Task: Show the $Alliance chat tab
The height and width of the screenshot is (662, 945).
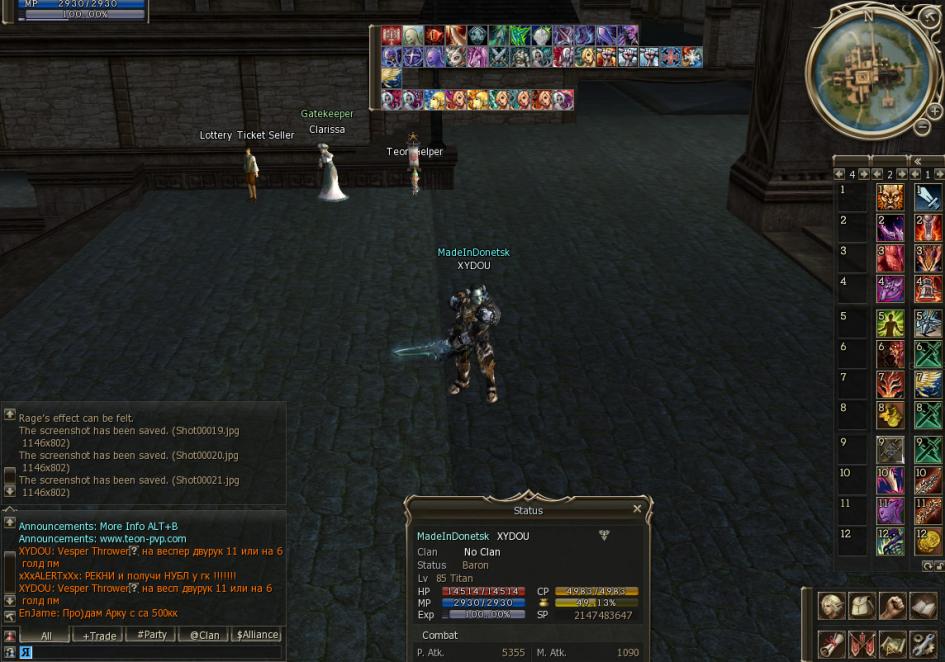Action: point(256,635)
